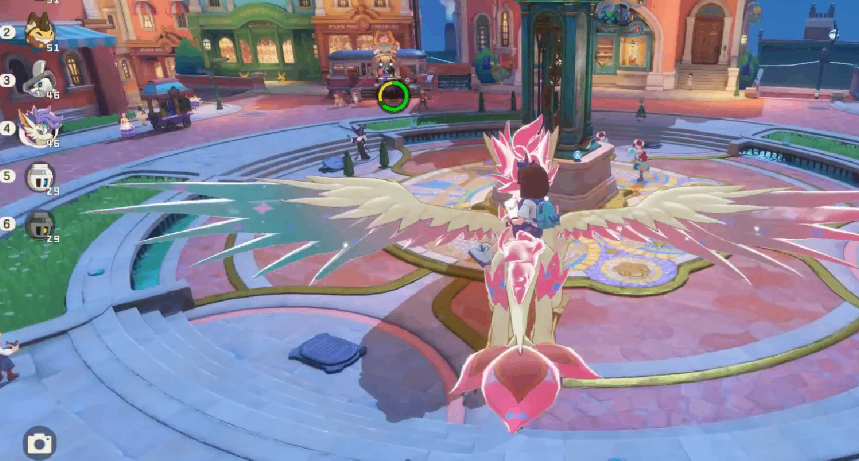Pick the dark helmet creature in slot 6
Viewport: 859px width, 461px height.
coord(40,223)
